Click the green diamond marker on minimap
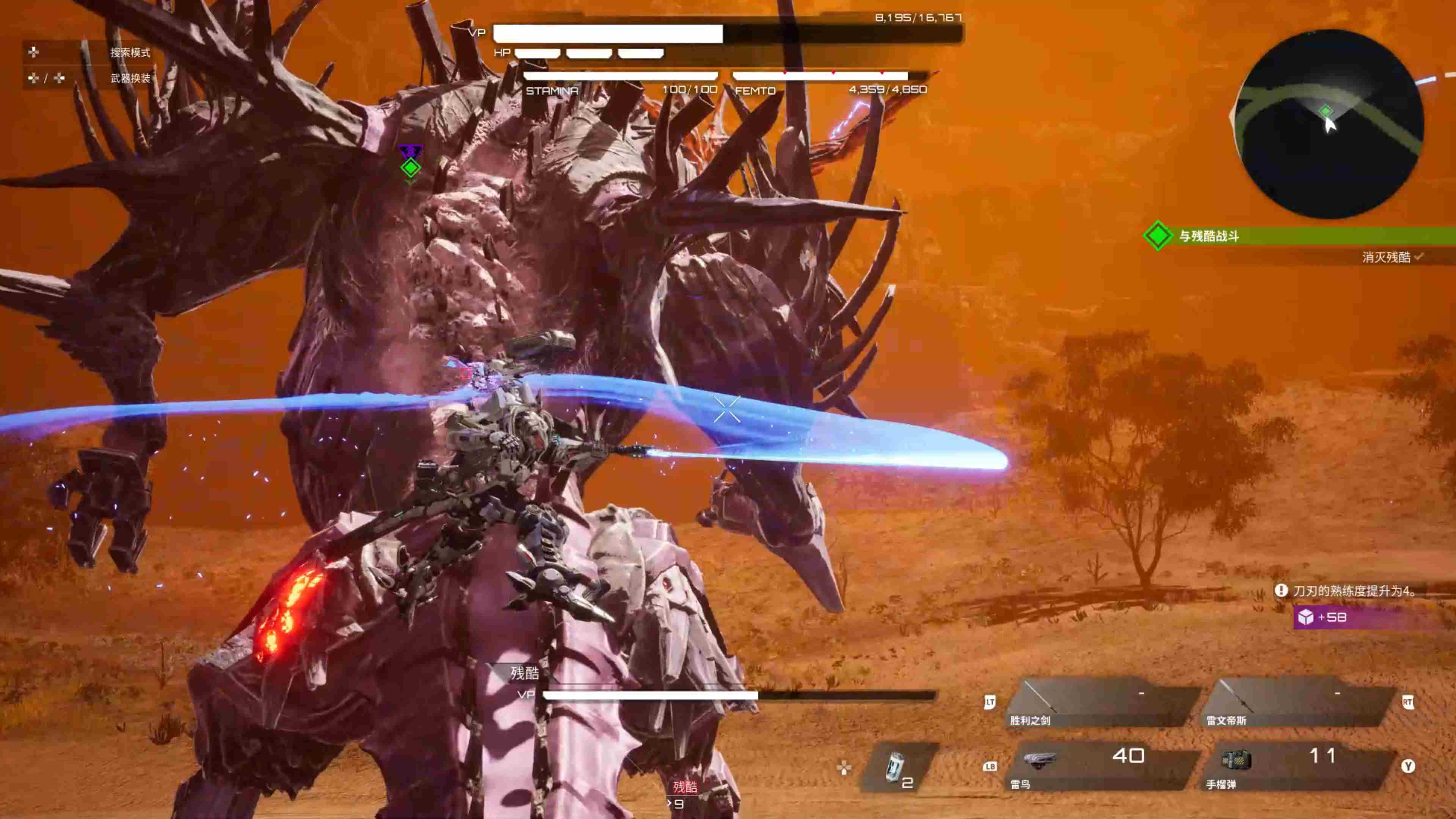The width and height of the screenshot is (1456, 819). [1326, 111]
